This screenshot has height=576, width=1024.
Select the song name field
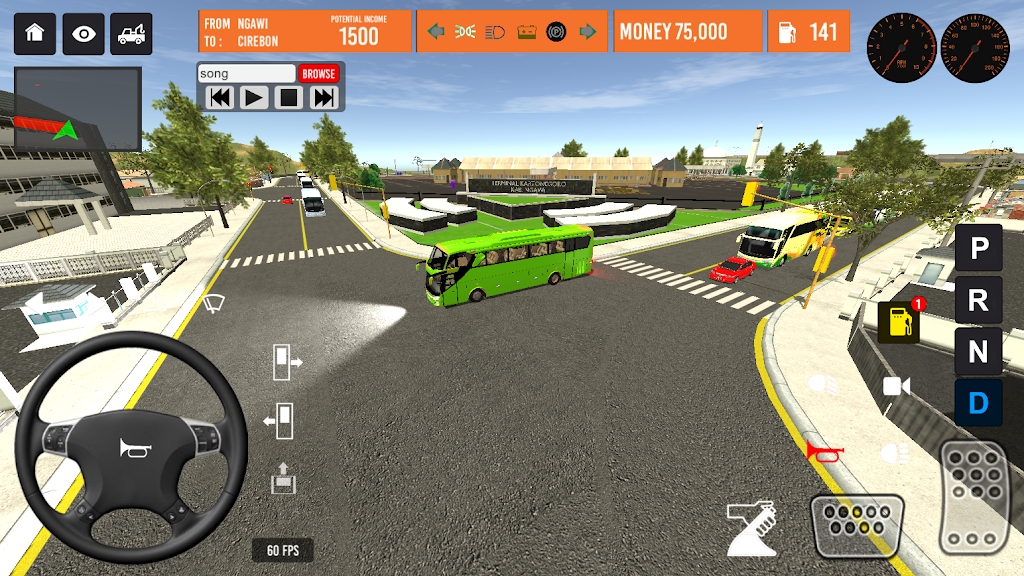tap(246, 73)
